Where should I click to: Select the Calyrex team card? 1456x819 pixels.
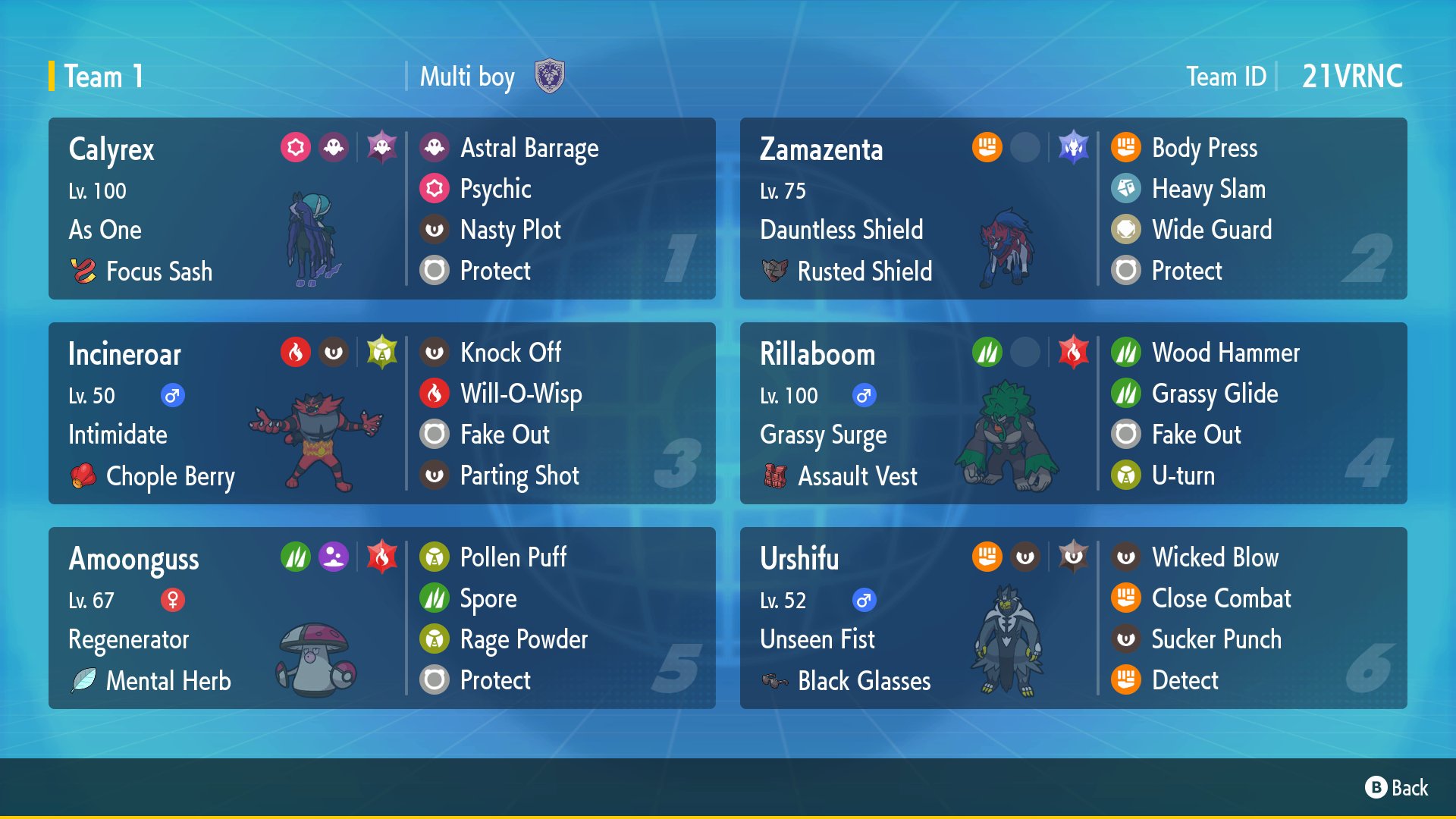pyautogui.click(x=381, y=209)
